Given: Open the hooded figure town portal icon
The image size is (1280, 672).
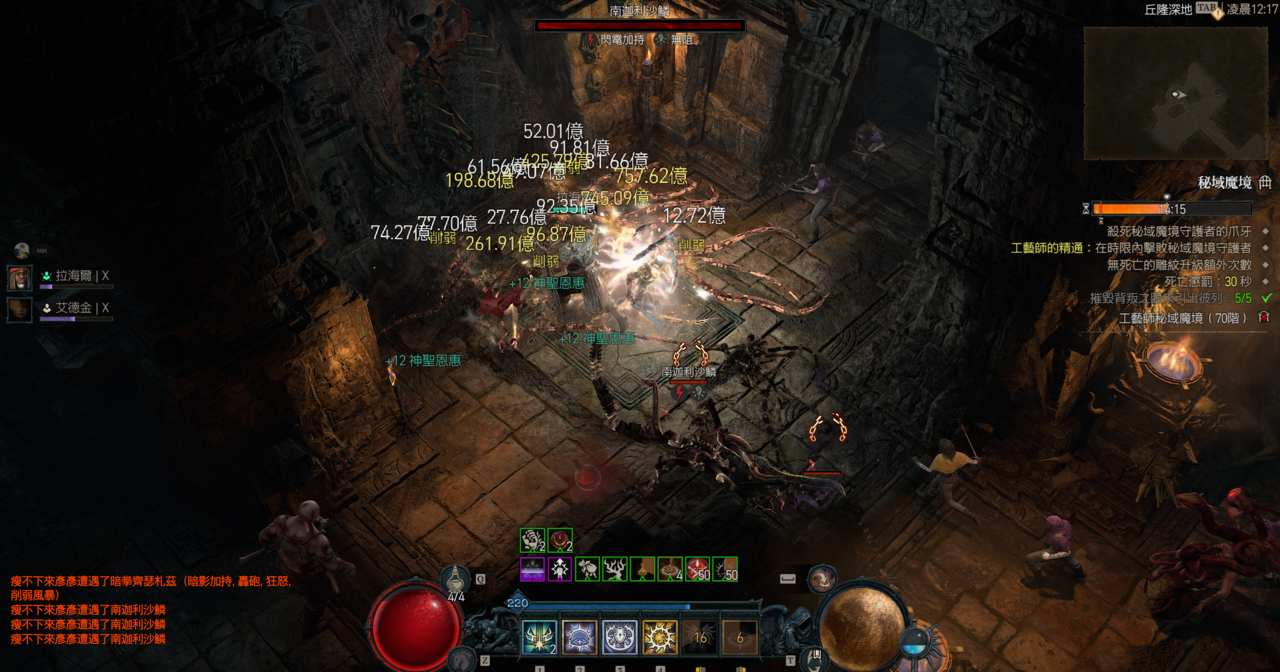Looking at the screenshot, I should (x=816, y=657).
